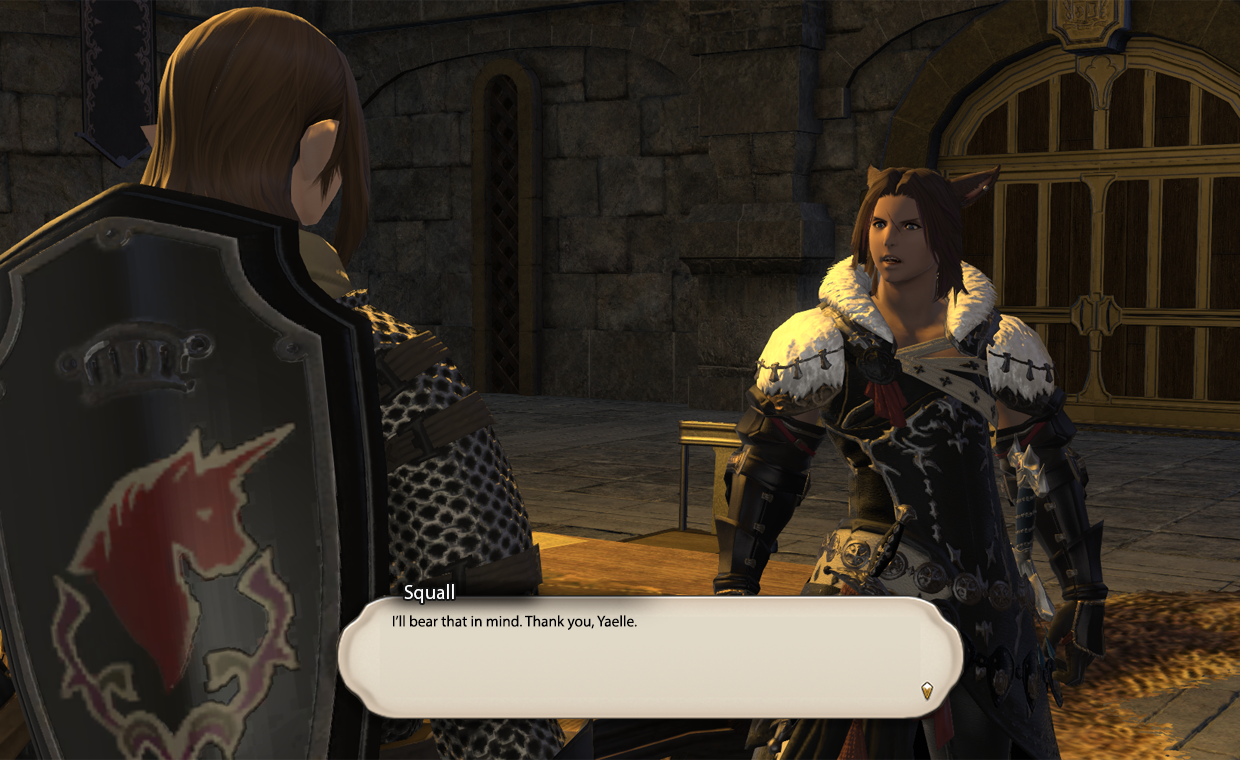The image size is (1240, 760).
Task: Advance Squall's dialogue box
Action: [x=650, y=656]
